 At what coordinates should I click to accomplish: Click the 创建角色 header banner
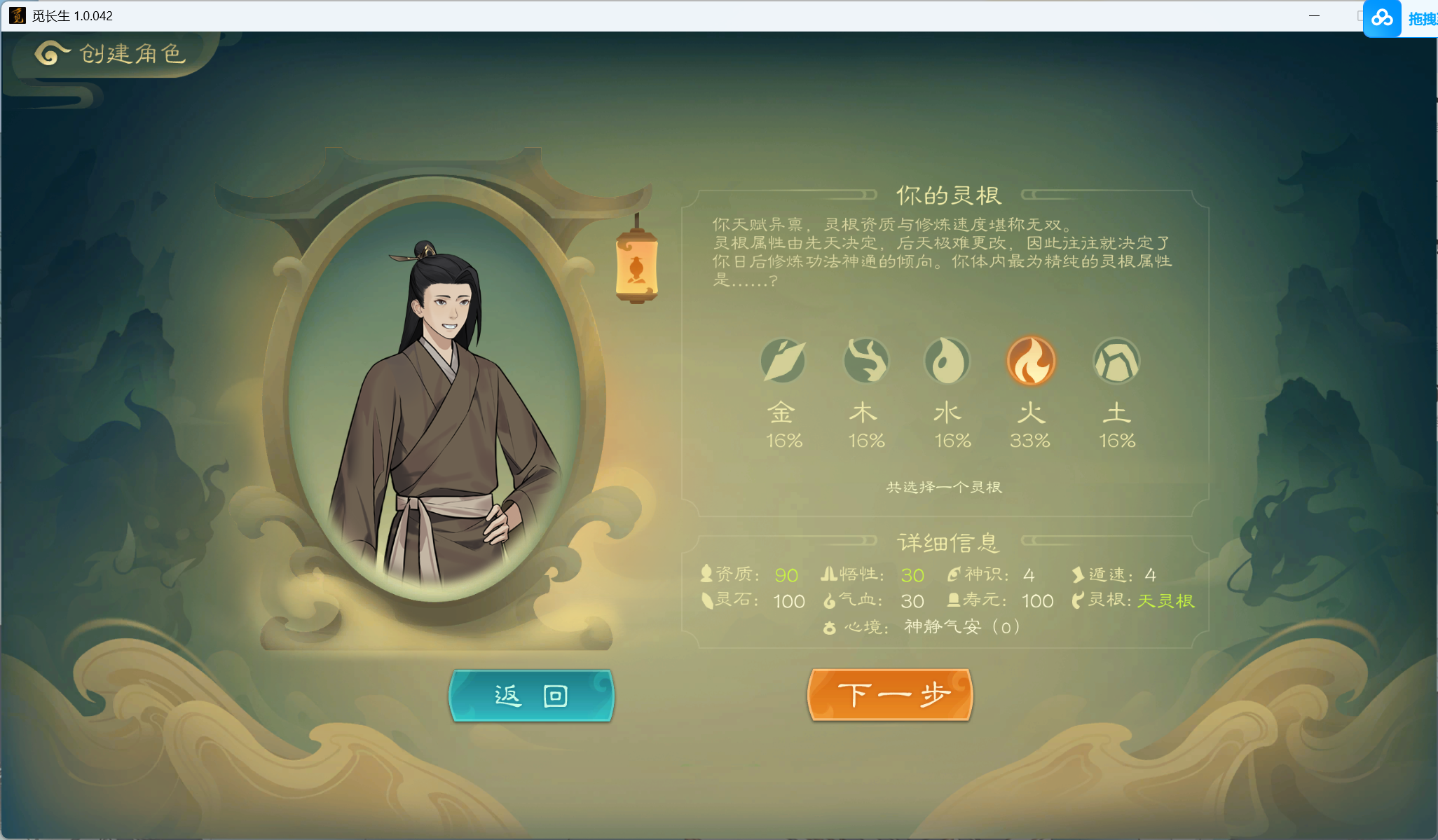(x=132, y=55)
